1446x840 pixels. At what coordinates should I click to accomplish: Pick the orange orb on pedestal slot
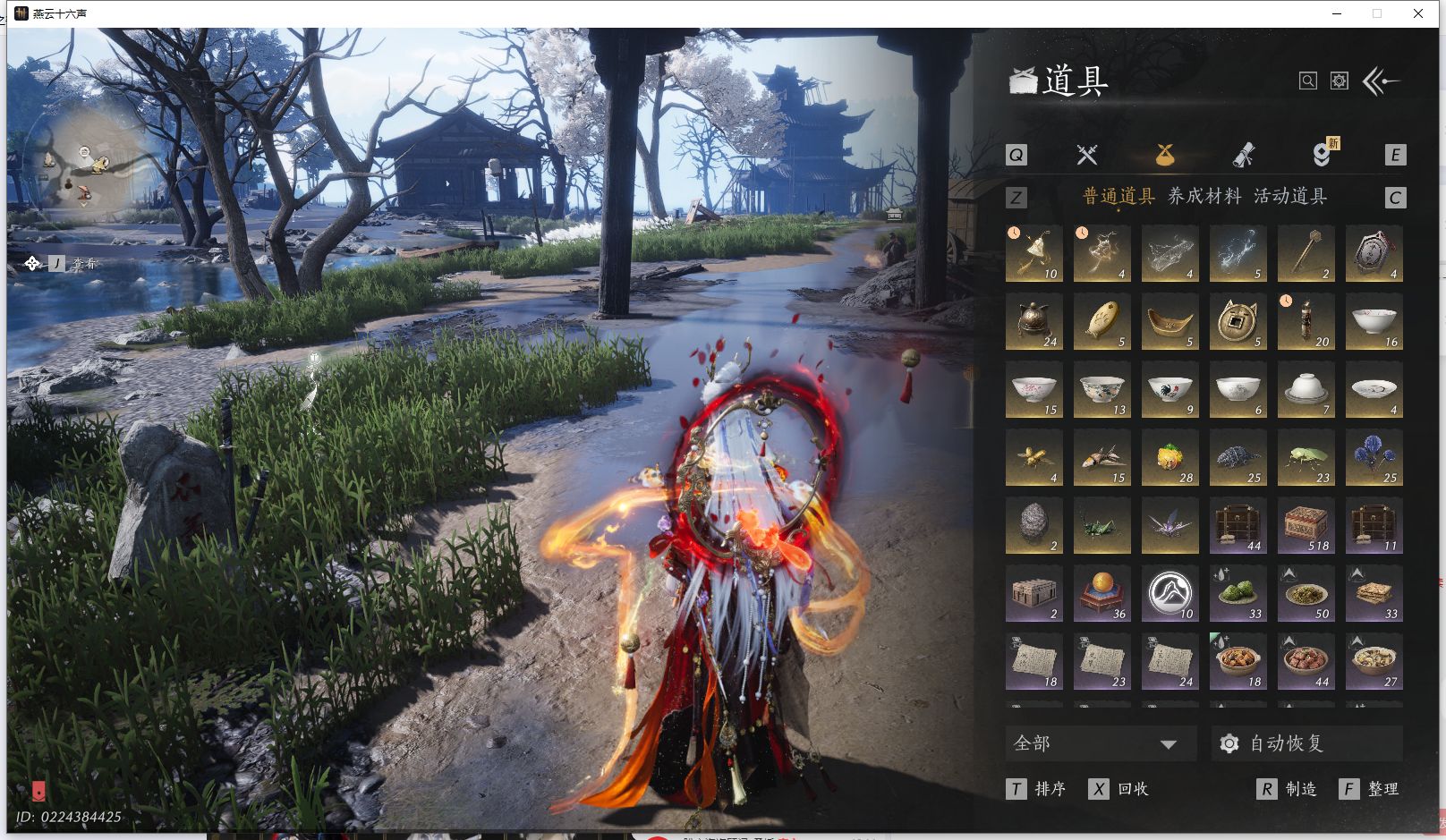[1102, 594]
